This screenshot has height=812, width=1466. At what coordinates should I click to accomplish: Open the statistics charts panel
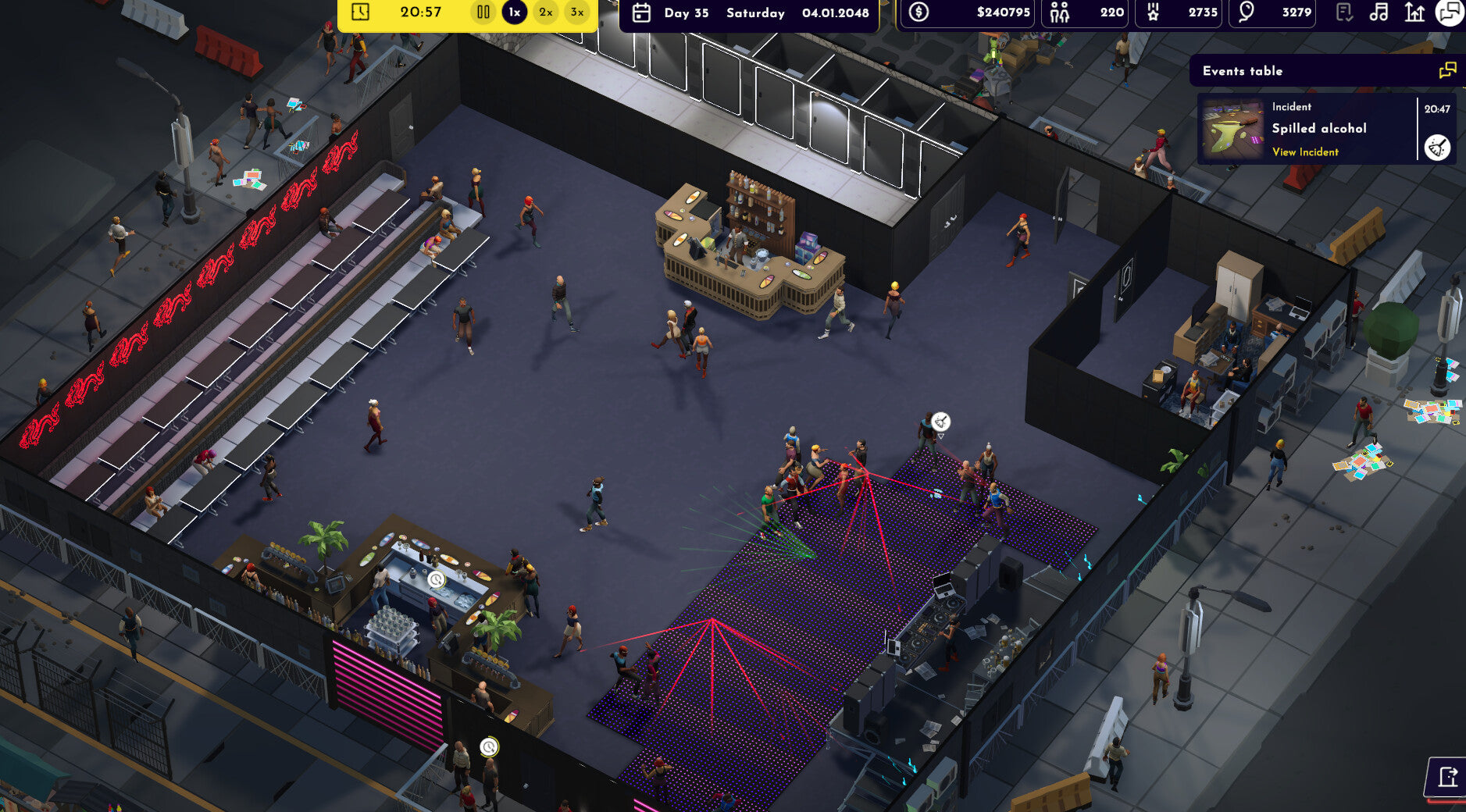coord(1415,12)
